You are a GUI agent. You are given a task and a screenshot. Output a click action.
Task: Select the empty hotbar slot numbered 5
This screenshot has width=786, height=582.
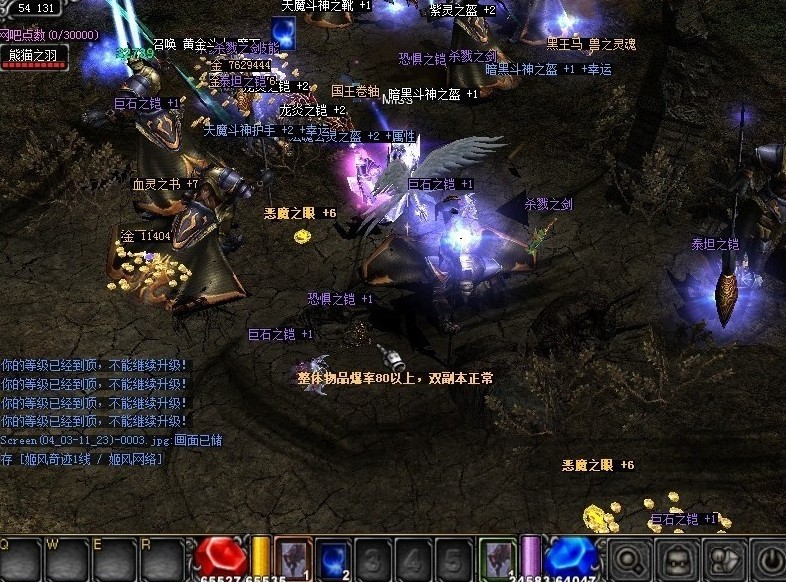[x=453, y=559]
